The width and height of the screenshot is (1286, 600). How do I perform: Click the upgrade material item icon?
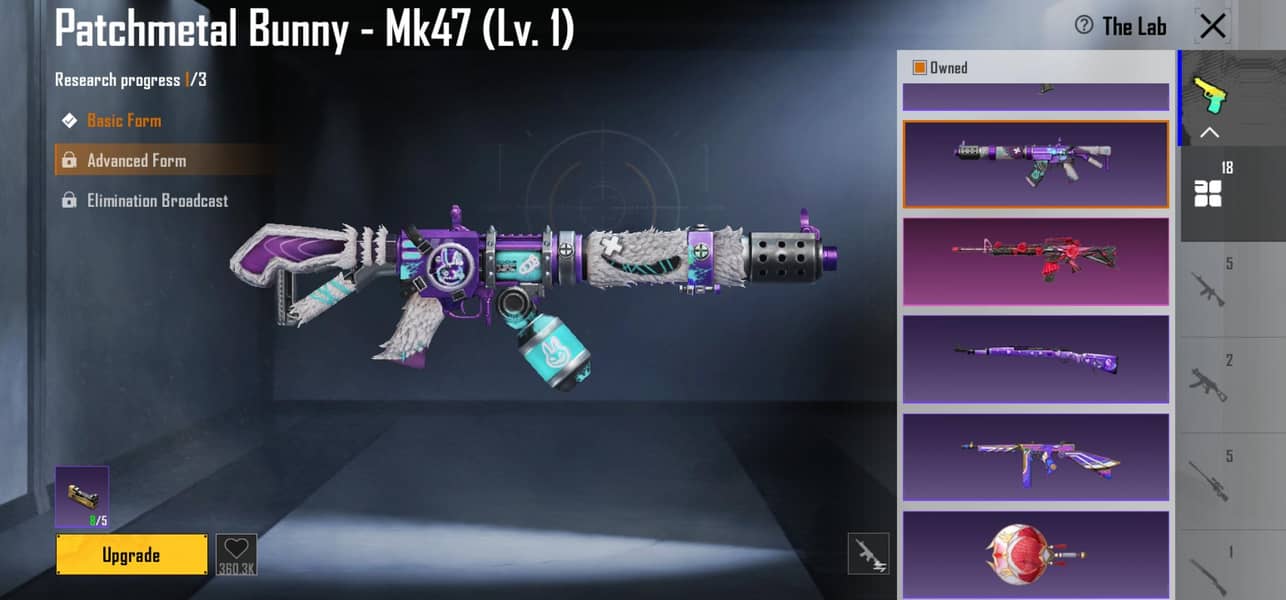click(82, 496)
